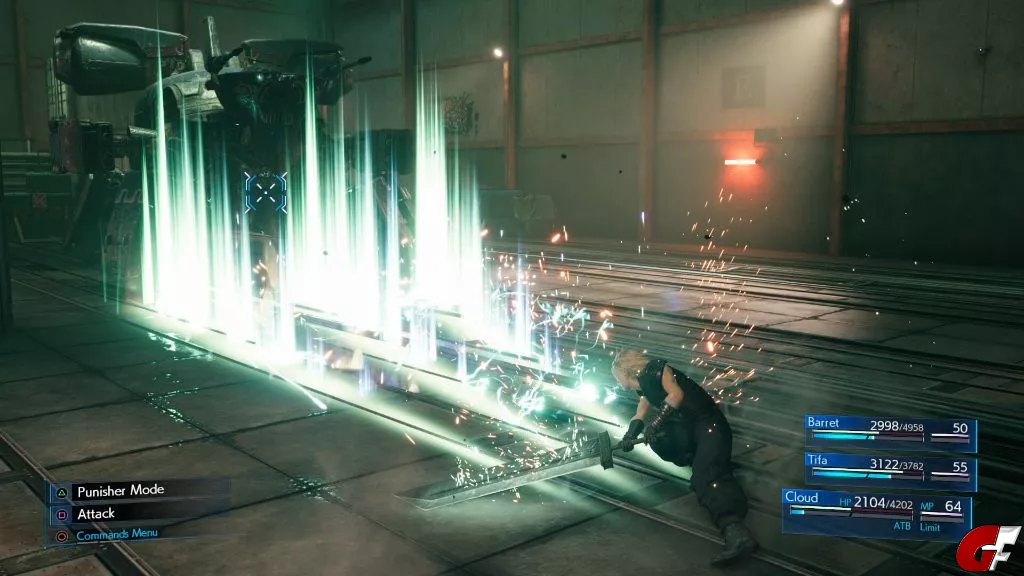Image resolution: width=1024 pixels, height=576 pixels.
Task: Switch to Tifa's party panel
Action: pyautogui.click(x=890, y=470)
